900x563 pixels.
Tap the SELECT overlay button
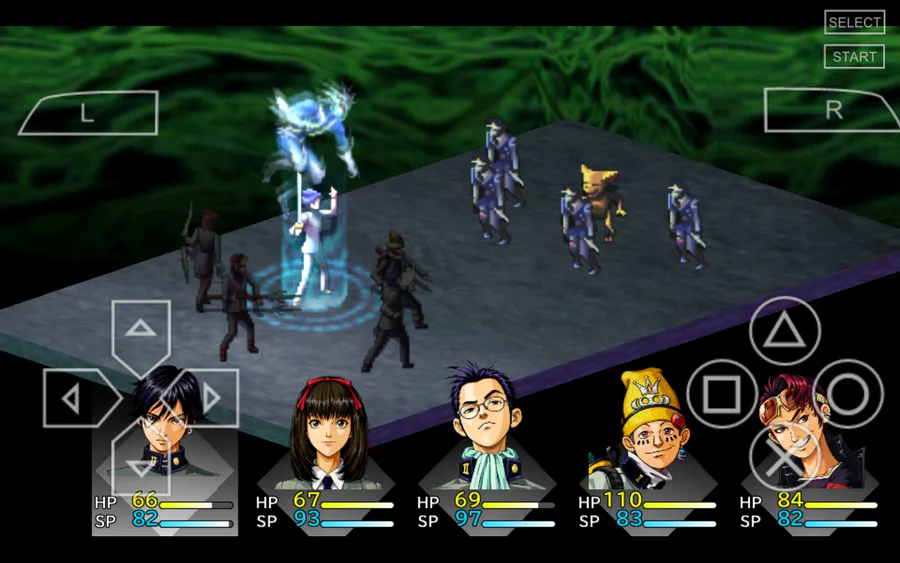(854, 22)
